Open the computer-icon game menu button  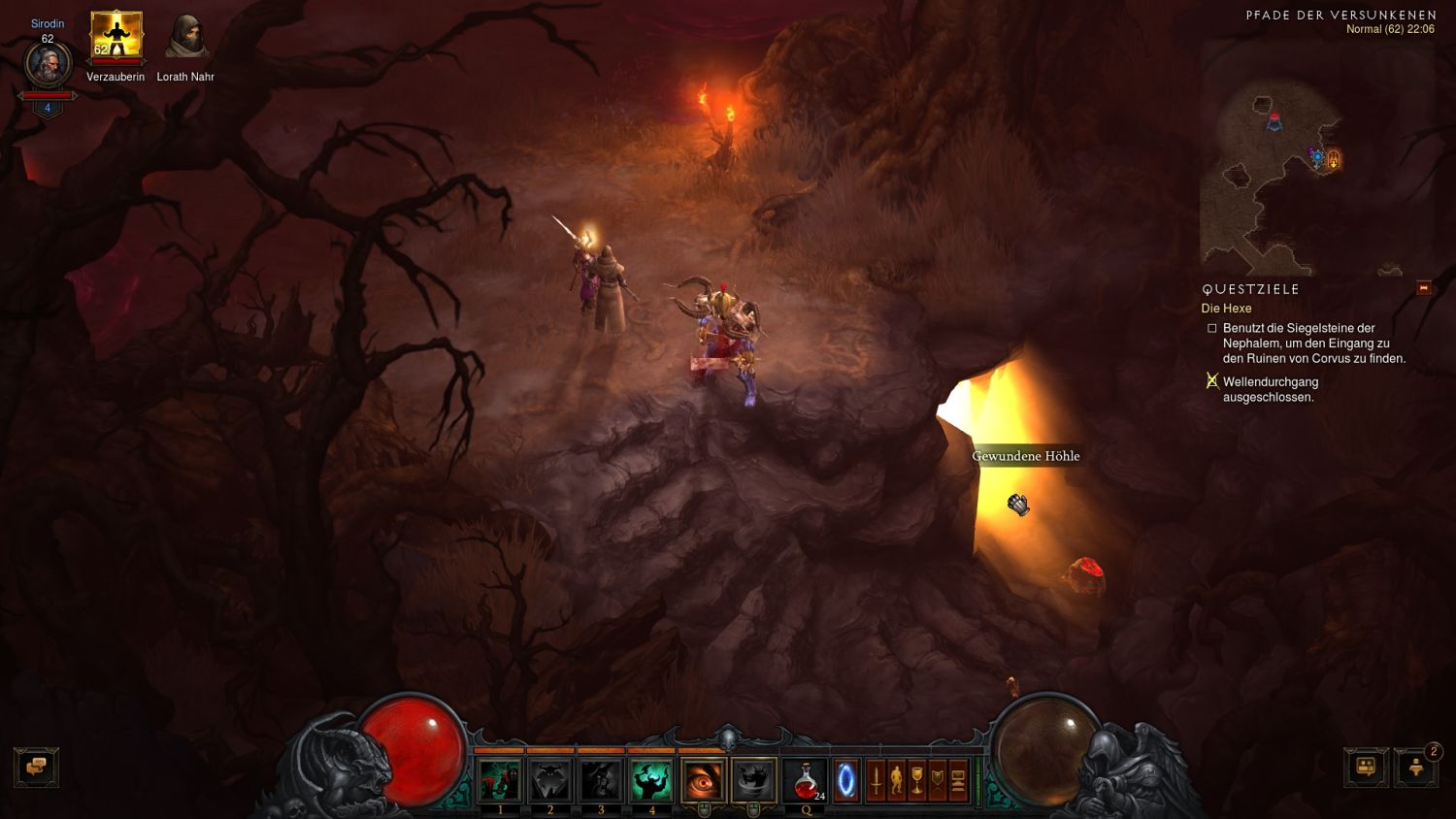click(957, 780)
